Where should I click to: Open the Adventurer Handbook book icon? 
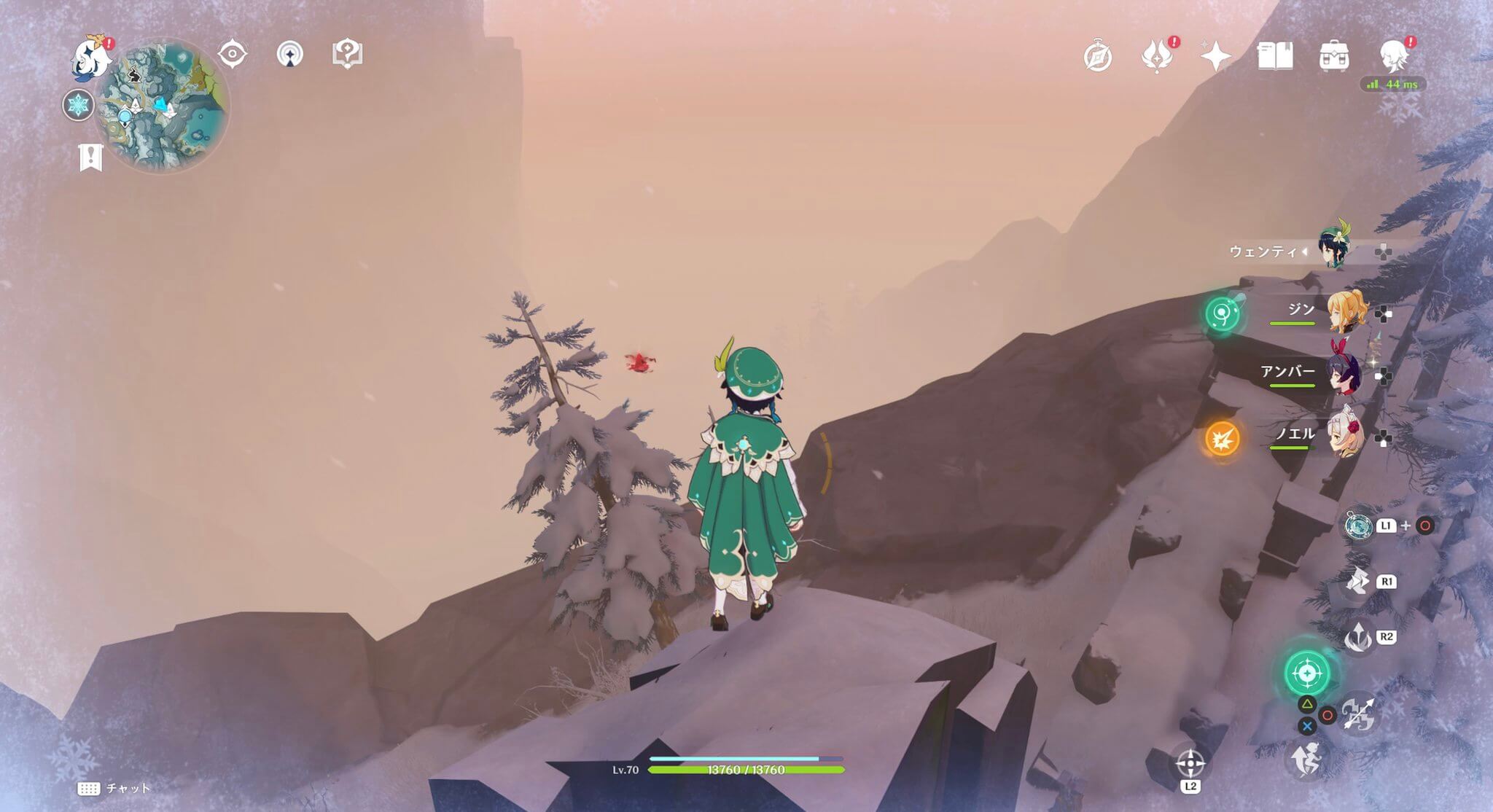(1276, 55)
